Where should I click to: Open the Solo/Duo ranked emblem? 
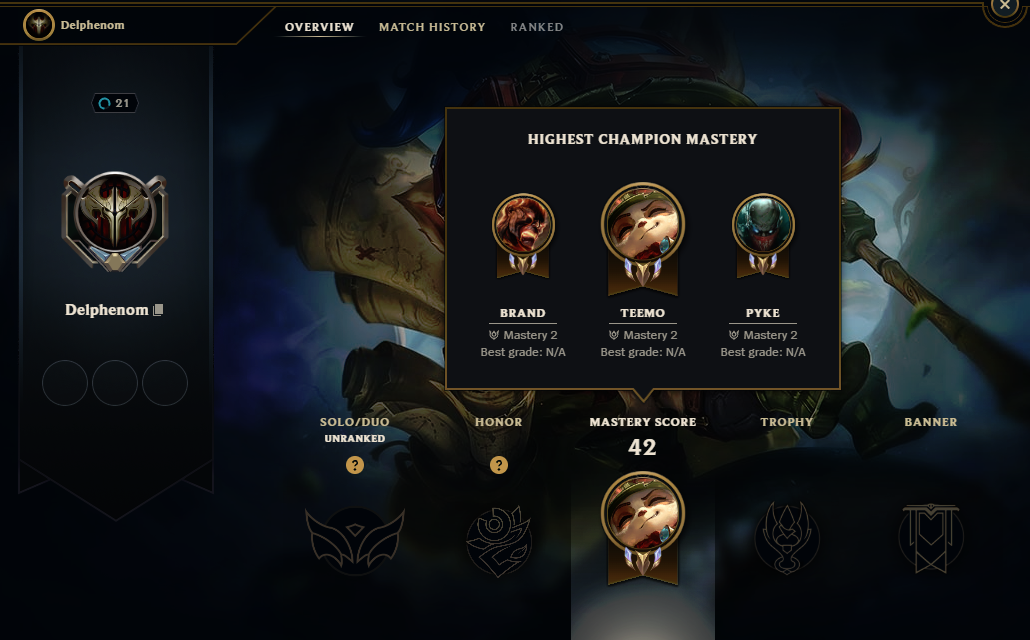355,541
